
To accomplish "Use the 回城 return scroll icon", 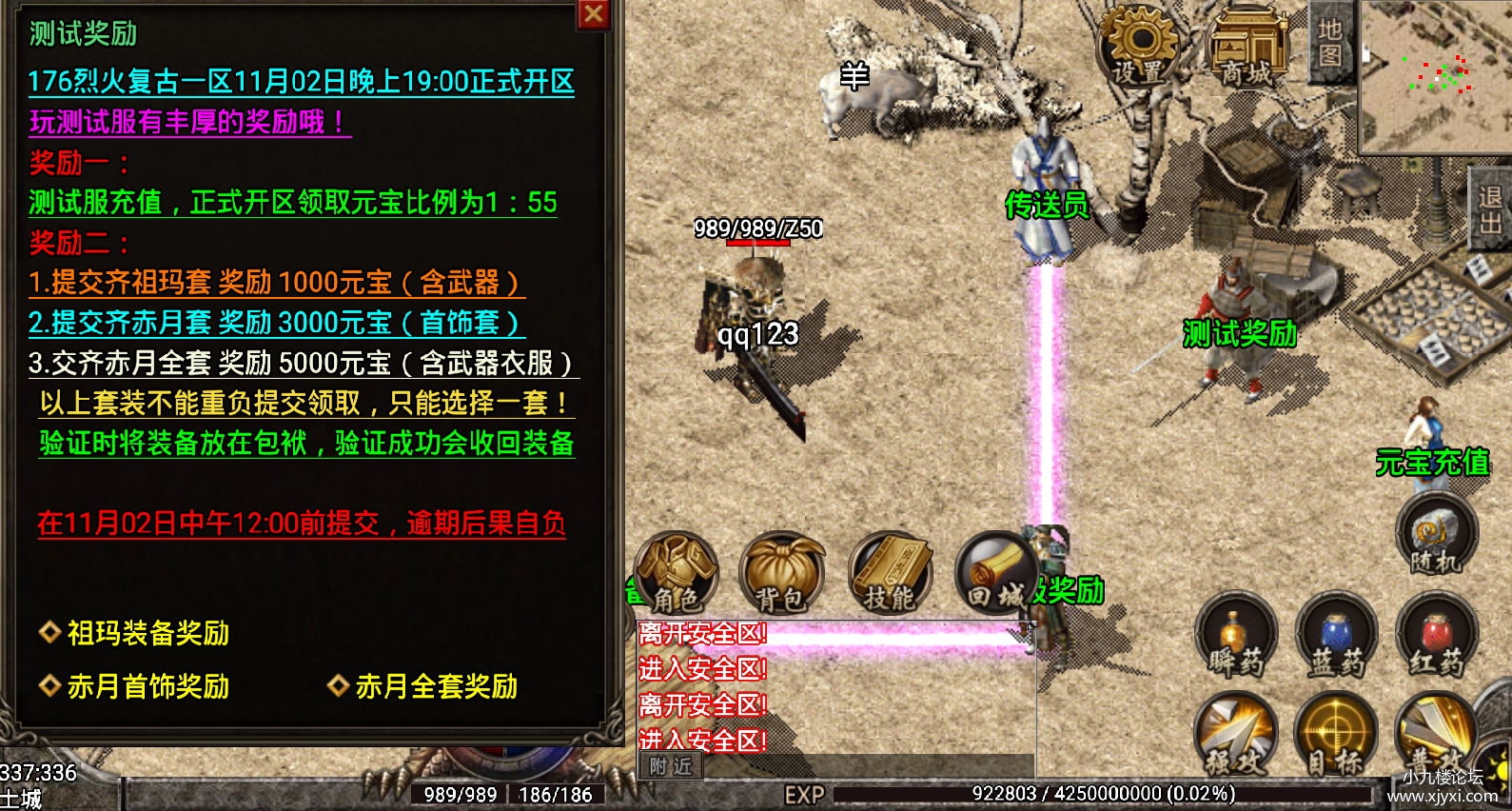I will pyautogui.click(x=996, y=571).
